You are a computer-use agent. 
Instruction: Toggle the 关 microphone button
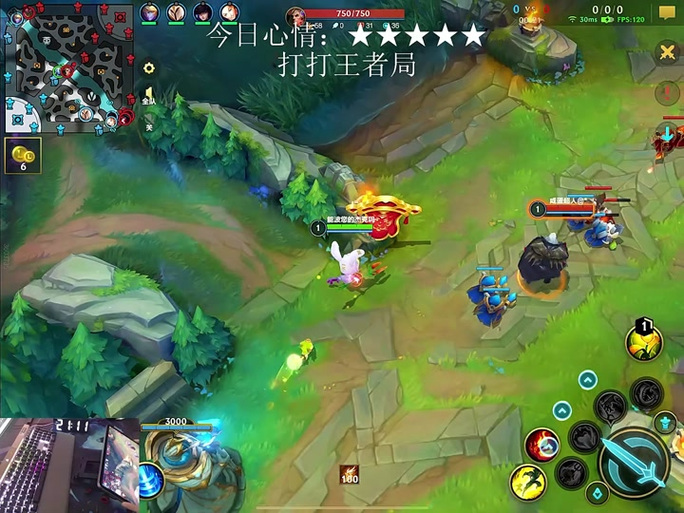(149, 124)
